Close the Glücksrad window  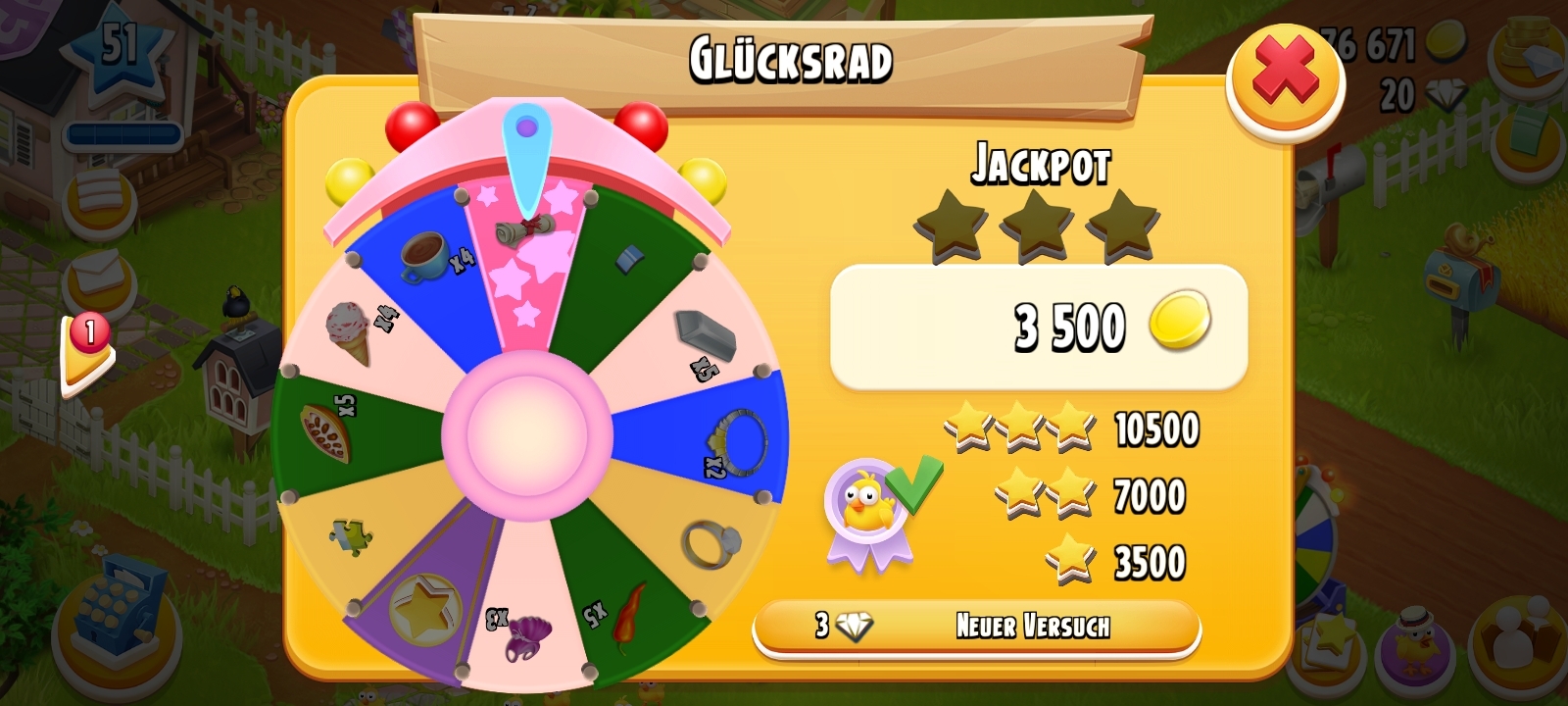tap(1285, 79)
